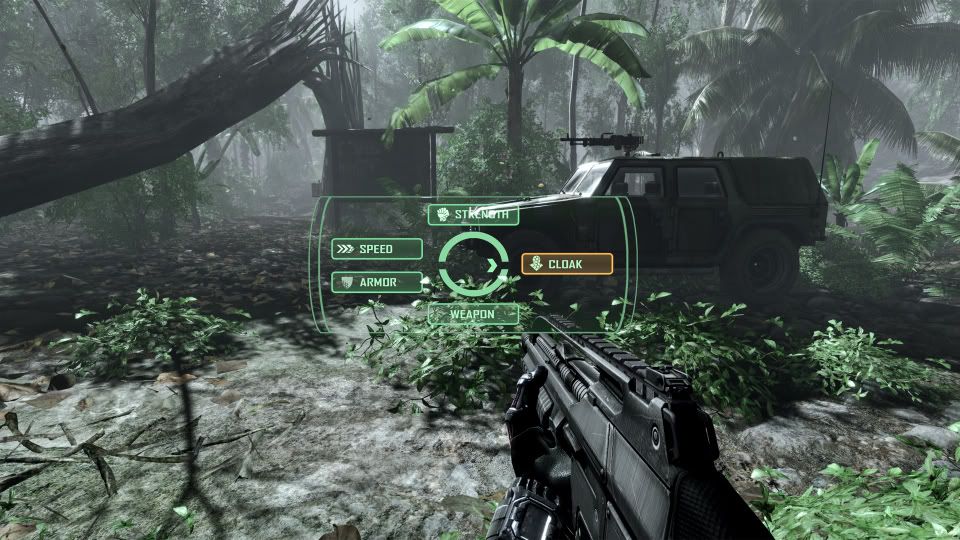Choose the Speed suit mode
Image resolution: width=960 pixels, height=540 pixels.
(x=376, y=248)
